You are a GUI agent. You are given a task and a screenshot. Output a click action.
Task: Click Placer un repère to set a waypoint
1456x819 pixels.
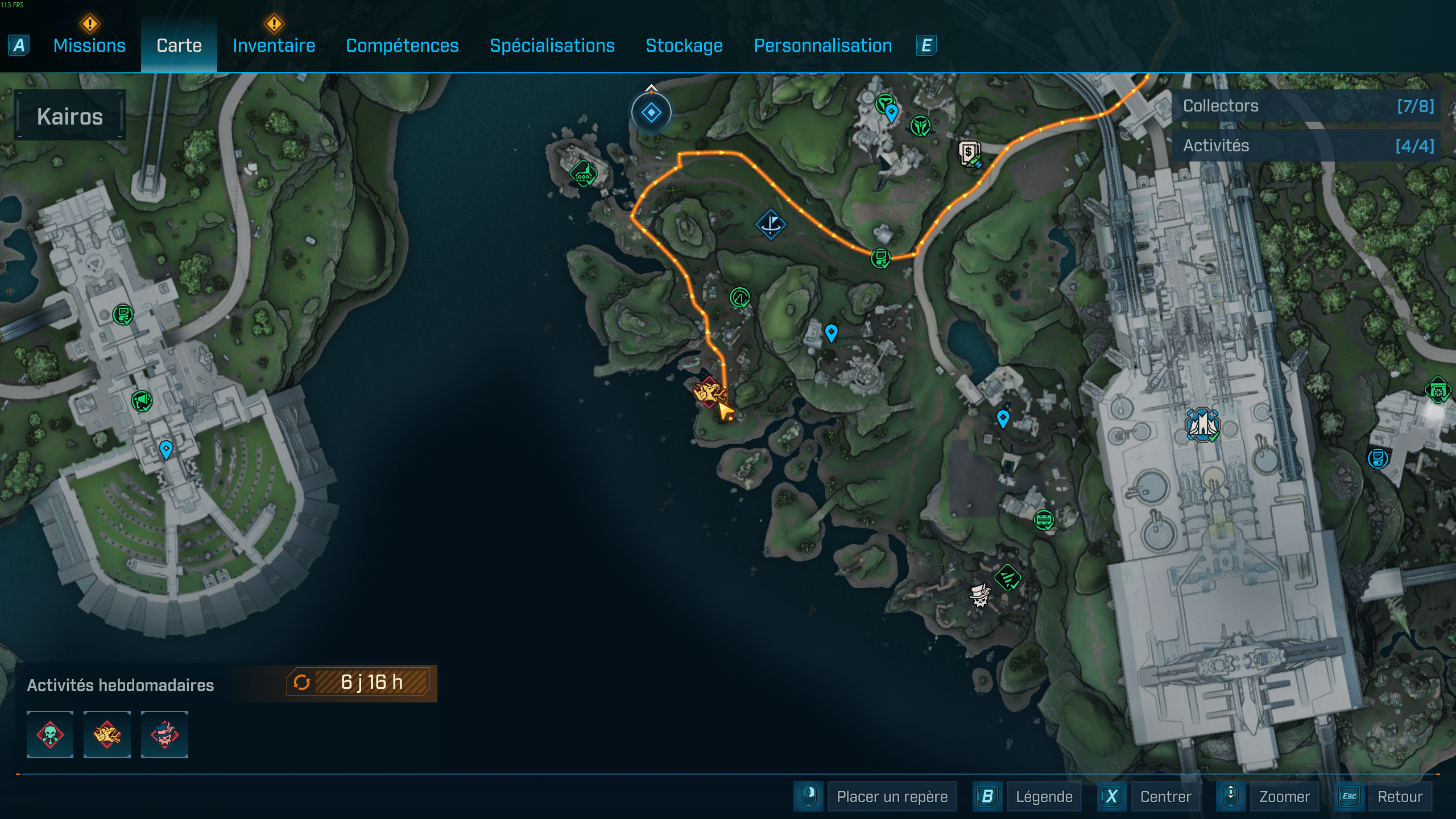(x=892, y=796)
